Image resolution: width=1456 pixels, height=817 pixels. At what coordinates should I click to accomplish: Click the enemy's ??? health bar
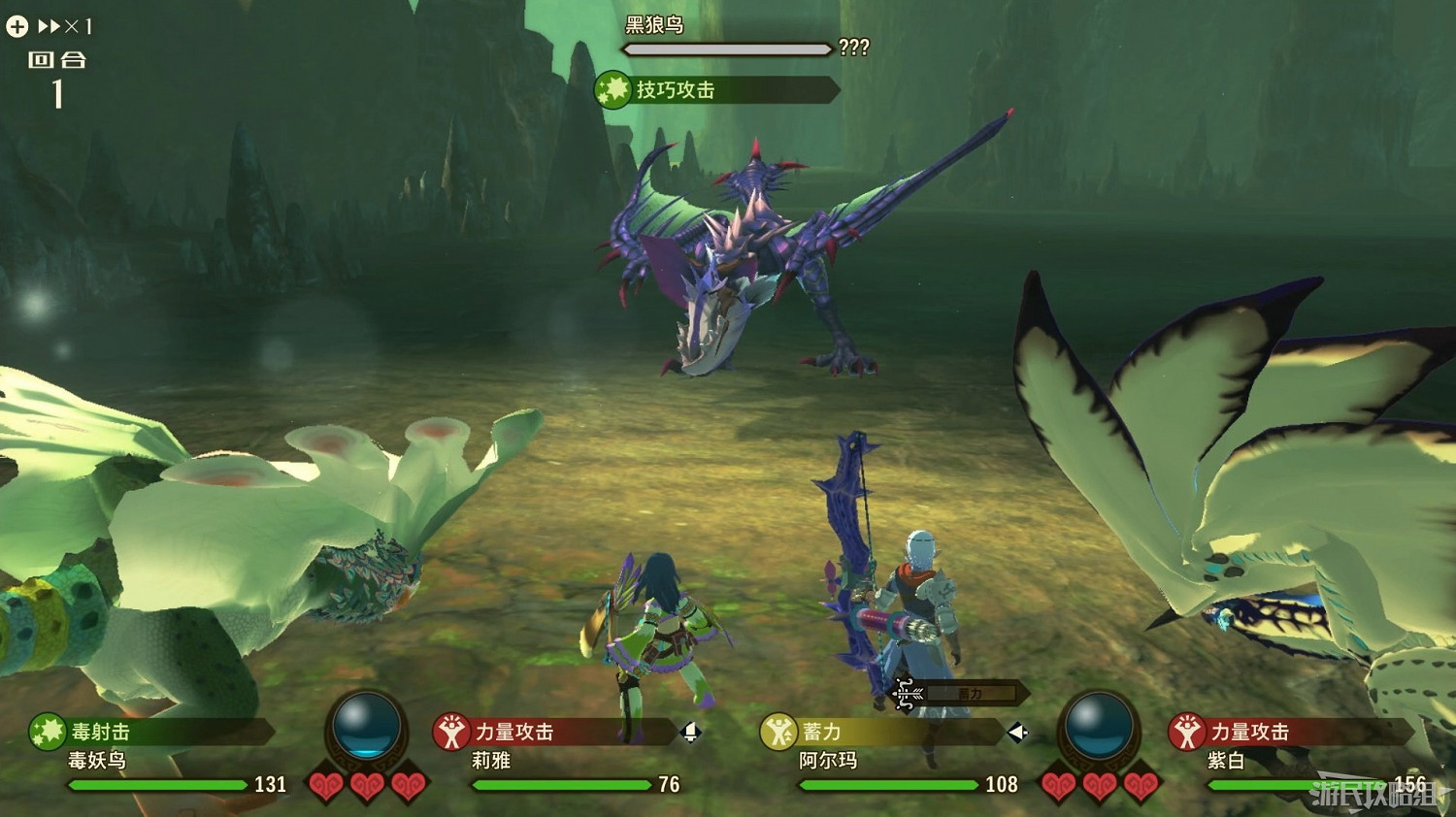(728, 49)
